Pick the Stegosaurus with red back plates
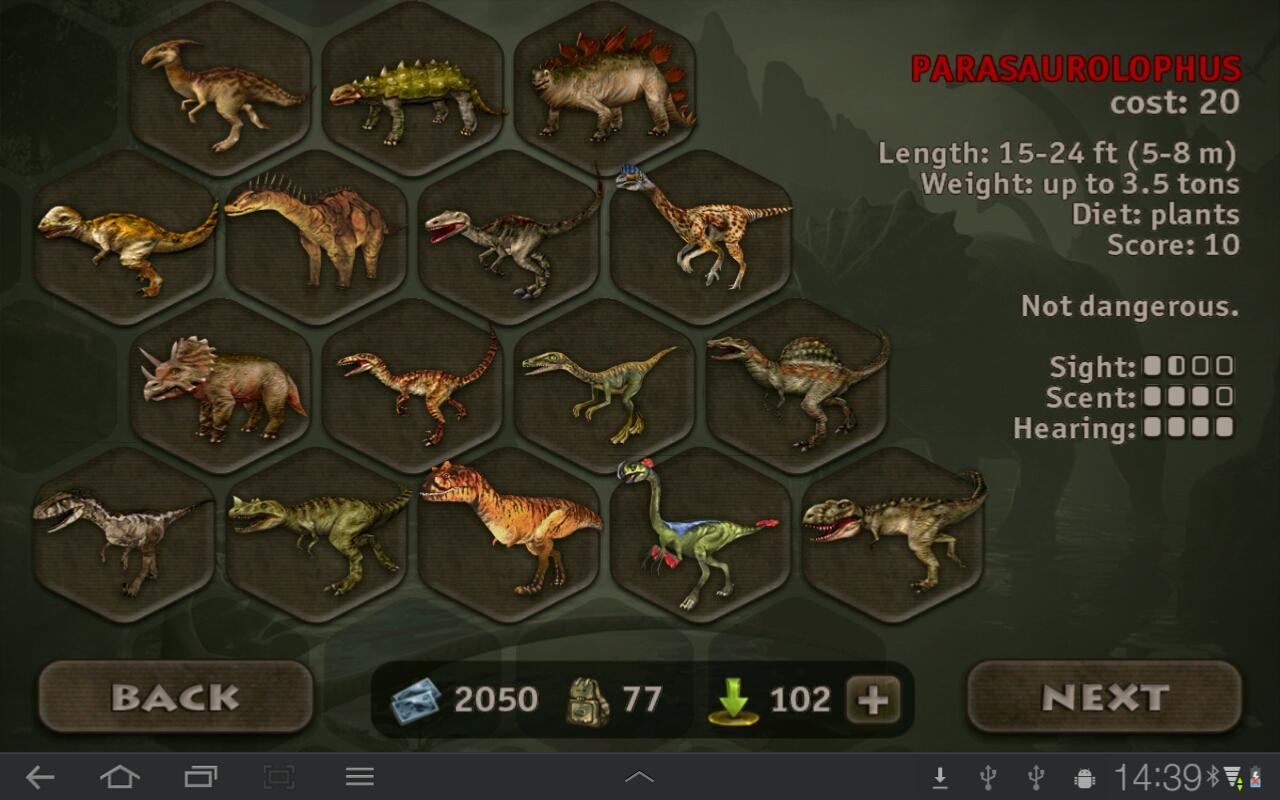The image size is (1280, 800). [605, 90]
